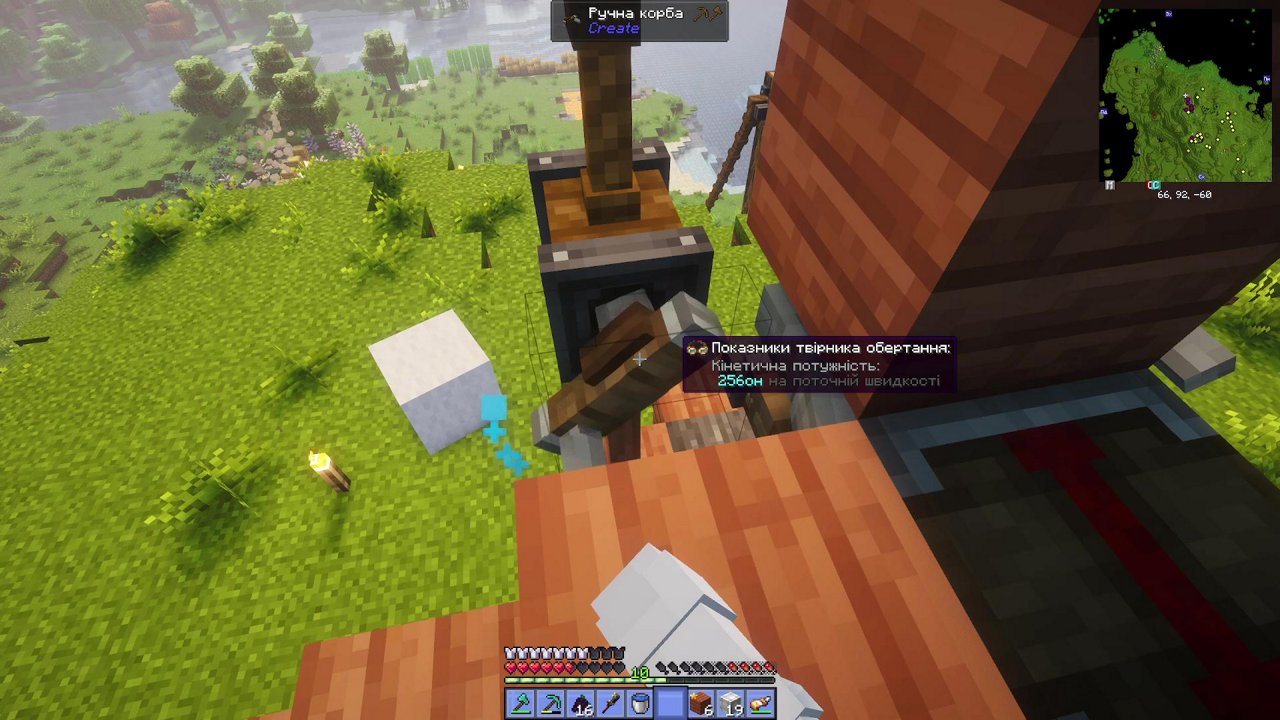Click the coordinates readout under the minimap
Screen dimensions: 1280x720
pos(1183,194)
